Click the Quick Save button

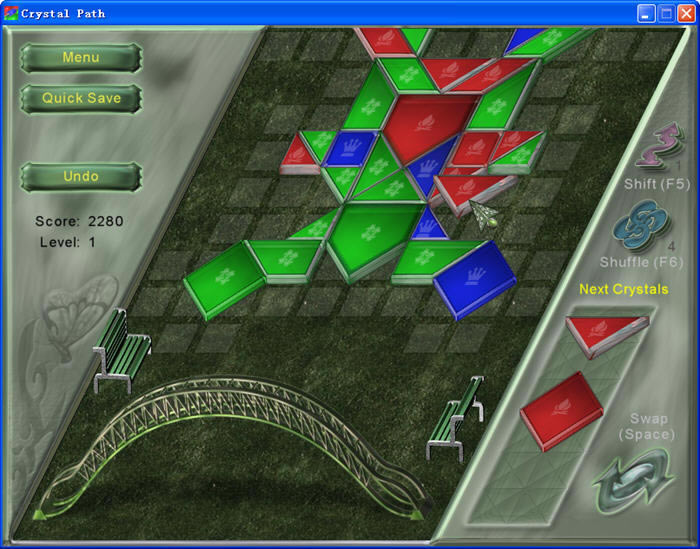pos(81,99)
